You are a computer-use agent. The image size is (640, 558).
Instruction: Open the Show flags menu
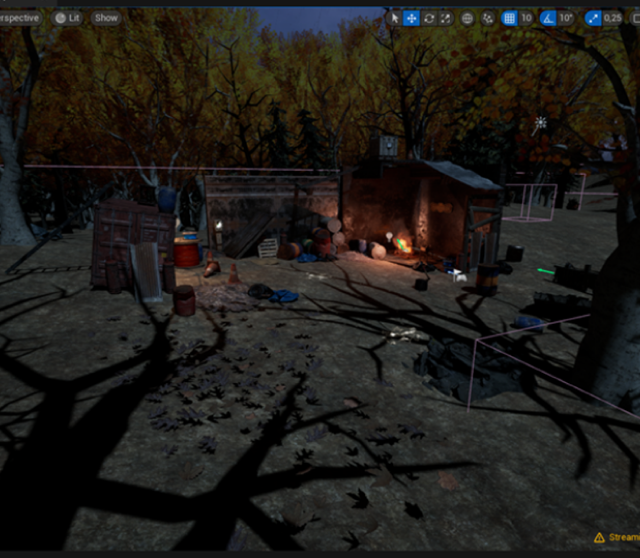click(105, 18)
